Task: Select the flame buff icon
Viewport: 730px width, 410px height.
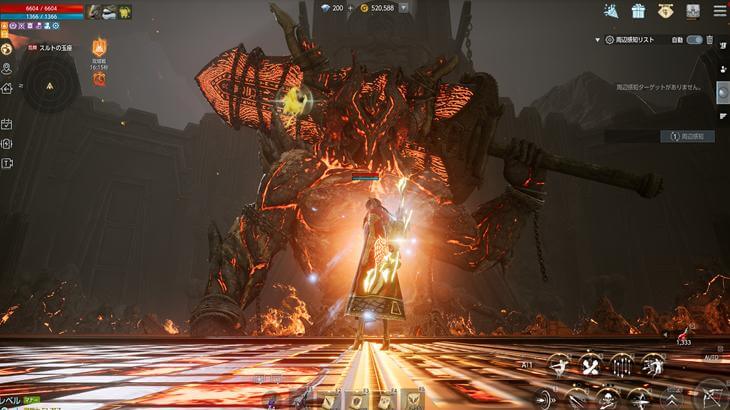Action: coord(99,47)
